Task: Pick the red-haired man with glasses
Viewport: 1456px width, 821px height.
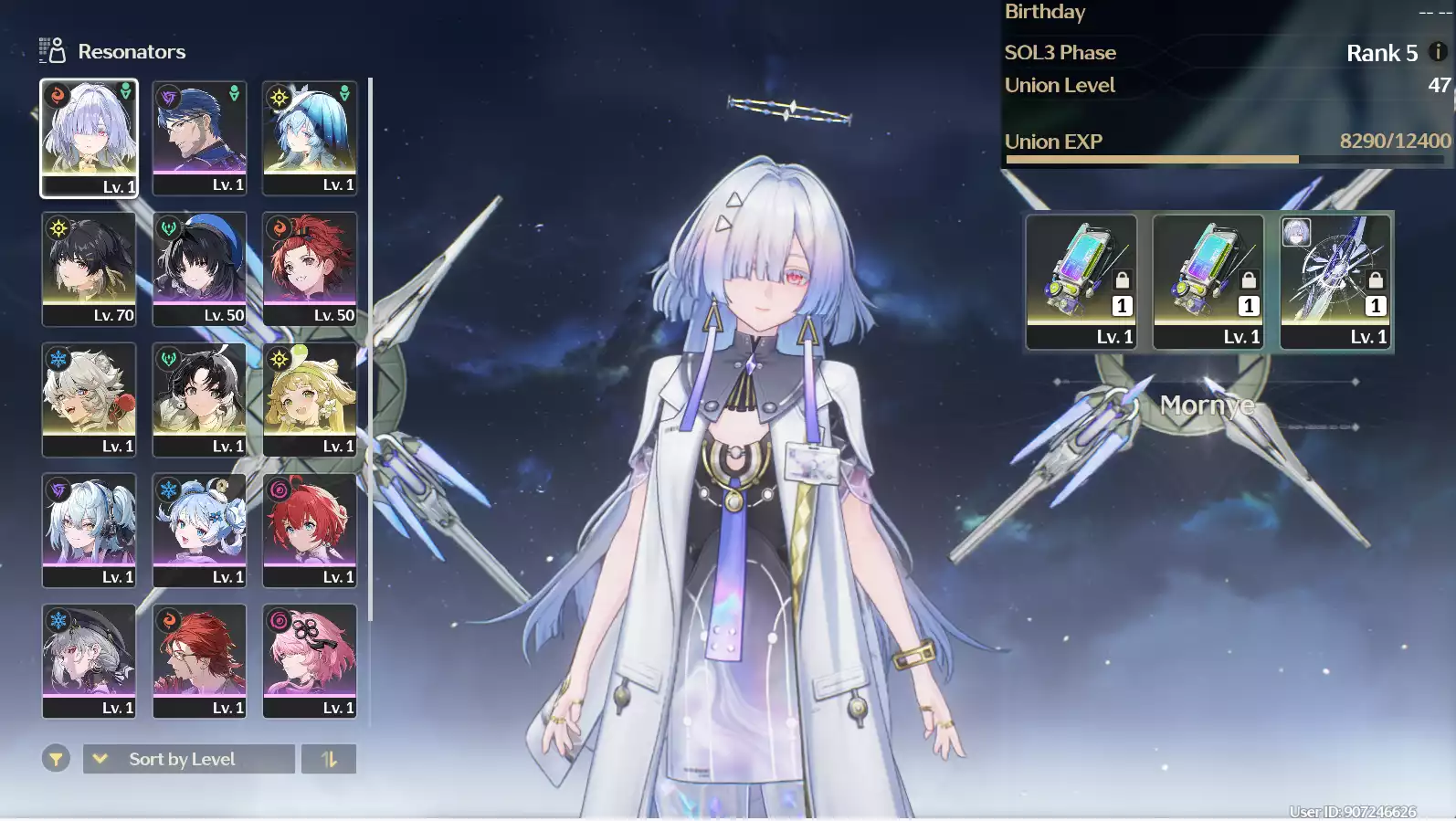Action: click(x=199, y=660)
